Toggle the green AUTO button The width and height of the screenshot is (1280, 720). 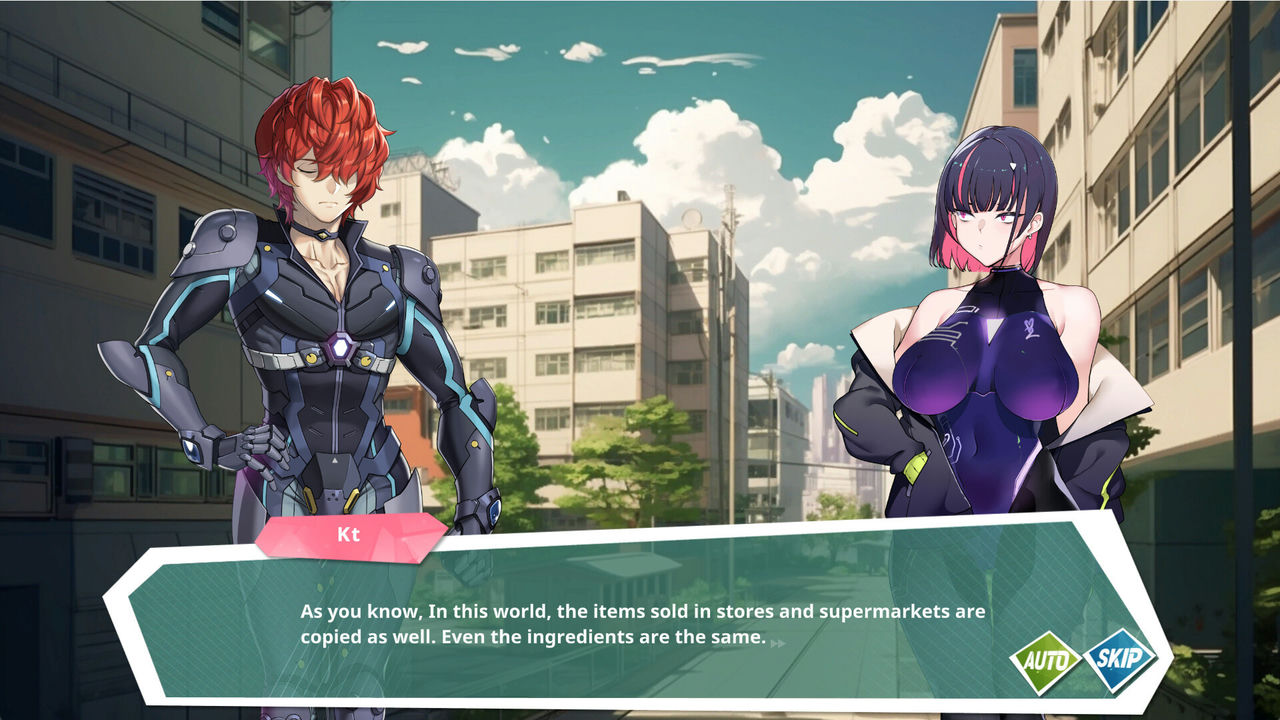(x=1044, y=662)
